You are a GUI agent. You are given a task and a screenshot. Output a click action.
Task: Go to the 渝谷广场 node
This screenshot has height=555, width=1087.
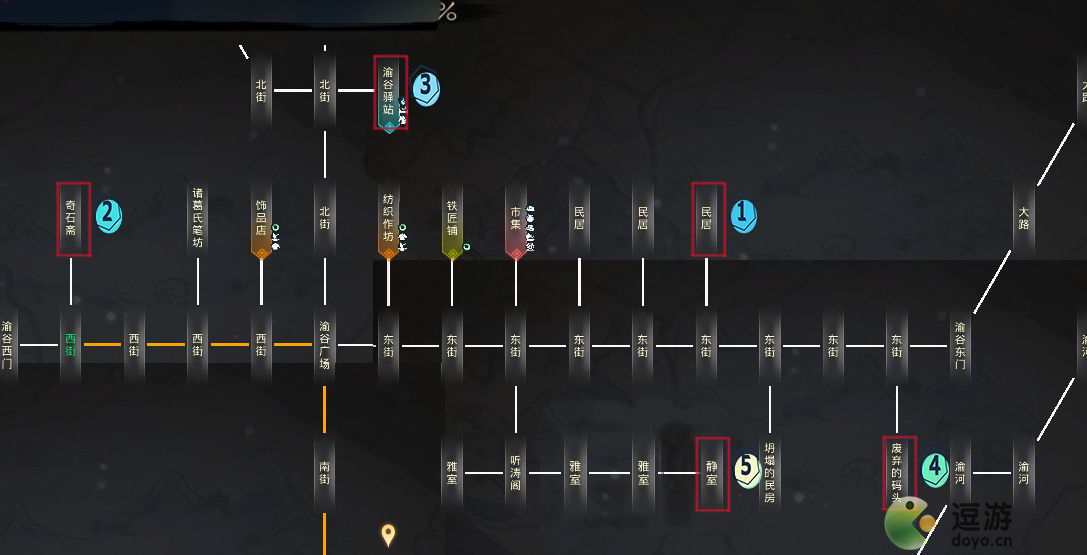[x=325, y=346]
